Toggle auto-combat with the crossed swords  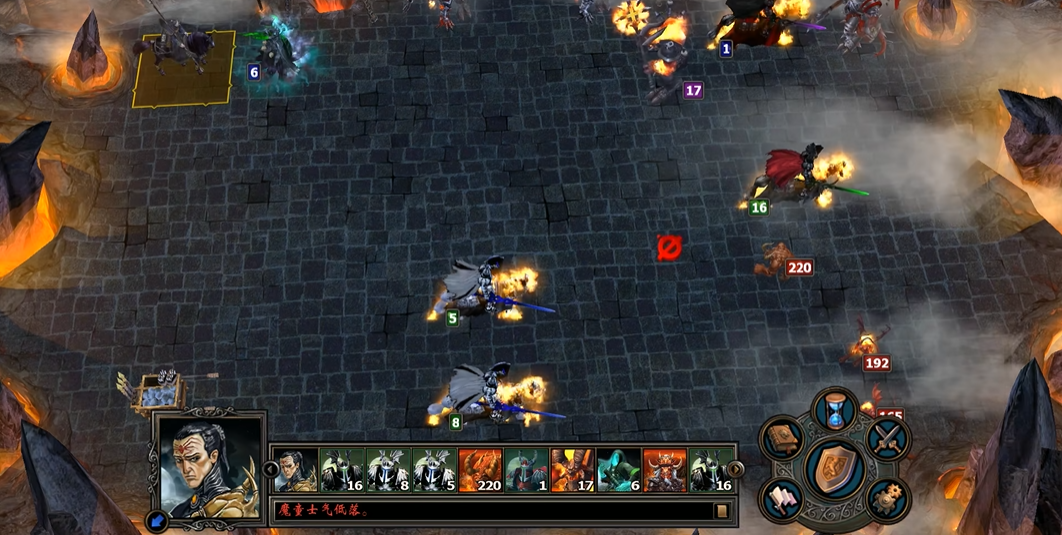886,437
